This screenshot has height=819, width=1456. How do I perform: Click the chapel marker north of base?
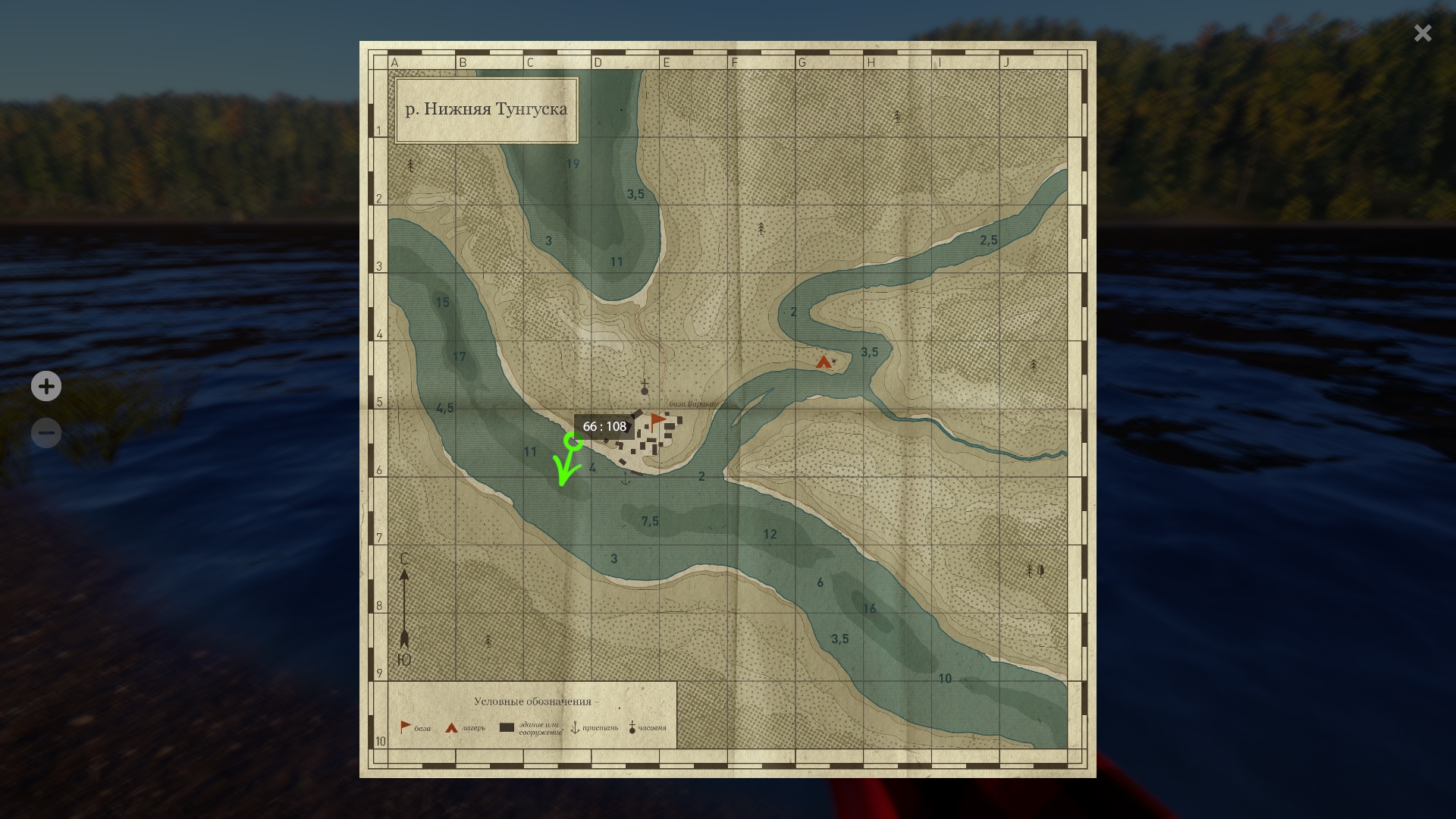(645, 388)
